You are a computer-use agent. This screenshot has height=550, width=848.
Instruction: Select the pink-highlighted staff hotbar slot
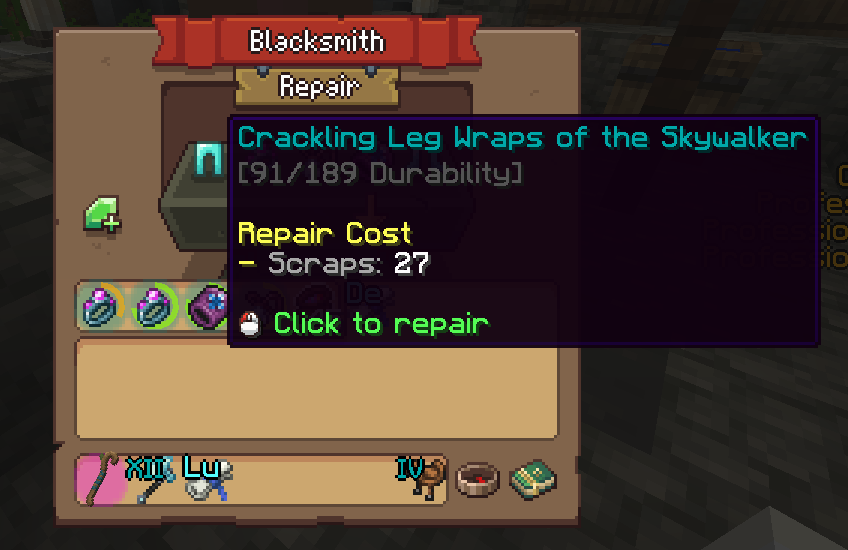pyautogui.click(x=101, y=479)
